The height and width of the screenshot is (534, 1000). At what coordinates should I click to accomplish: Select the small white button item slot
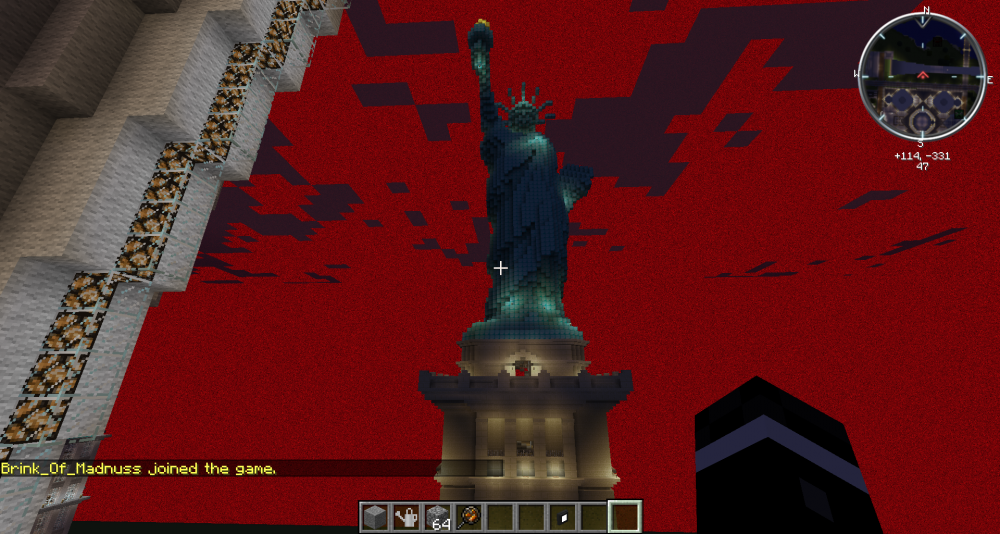click(562, 517)
